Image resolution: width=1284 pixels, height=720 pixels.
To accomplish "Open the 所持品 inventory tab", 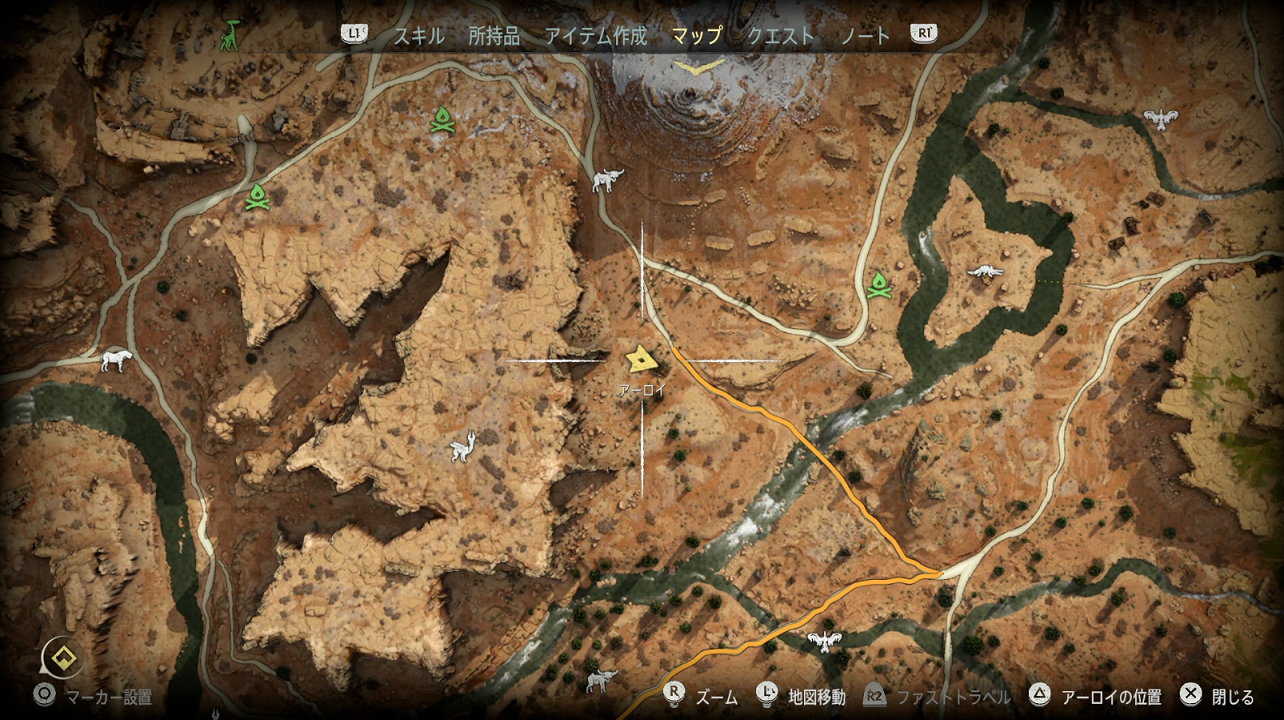I will pyautogui.click(x=494, y=36).
